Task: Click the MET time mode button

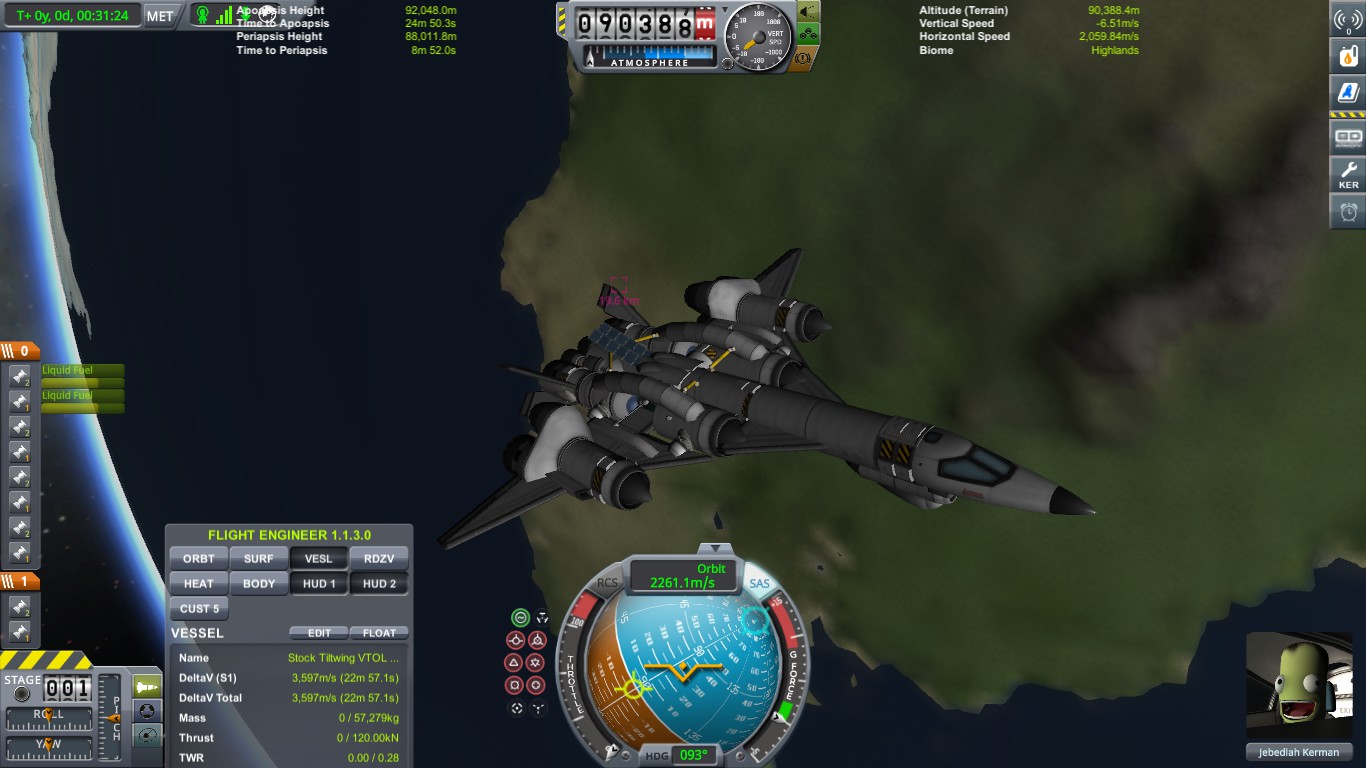Action: [x=160, y=16]
